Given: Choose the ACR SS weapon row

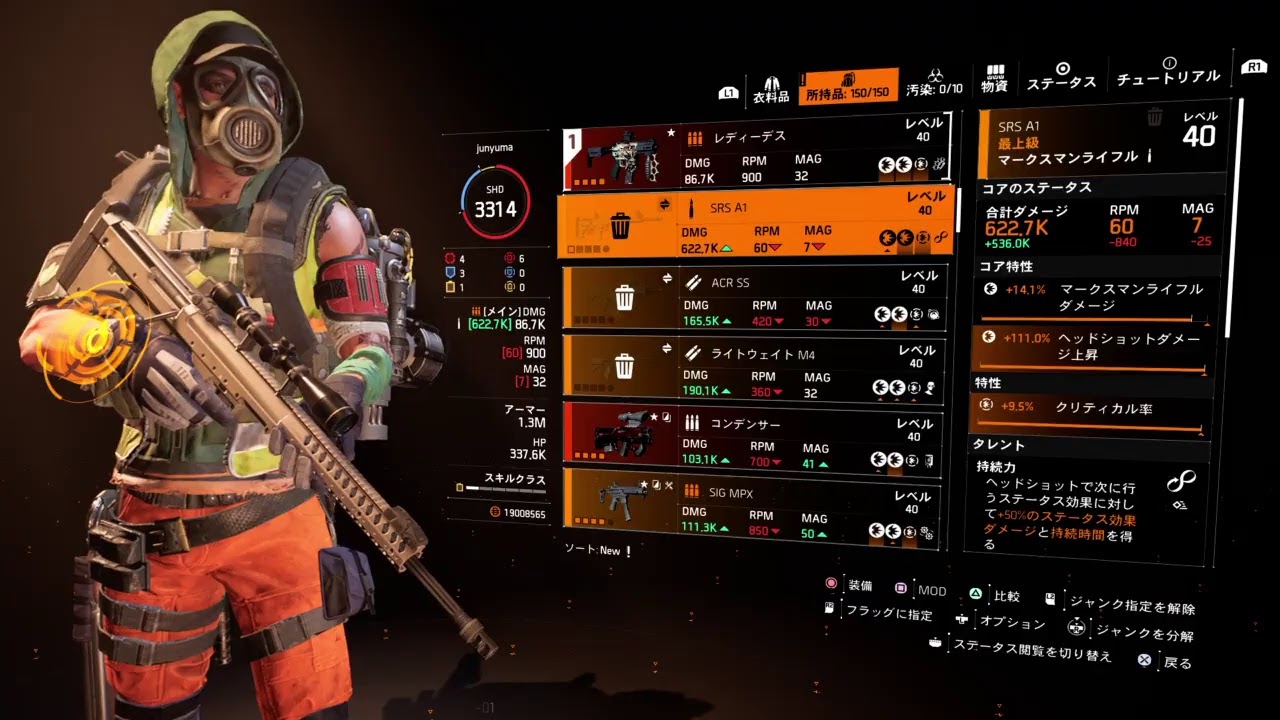Looking at the screenshot, I should (x=753, y=297).
